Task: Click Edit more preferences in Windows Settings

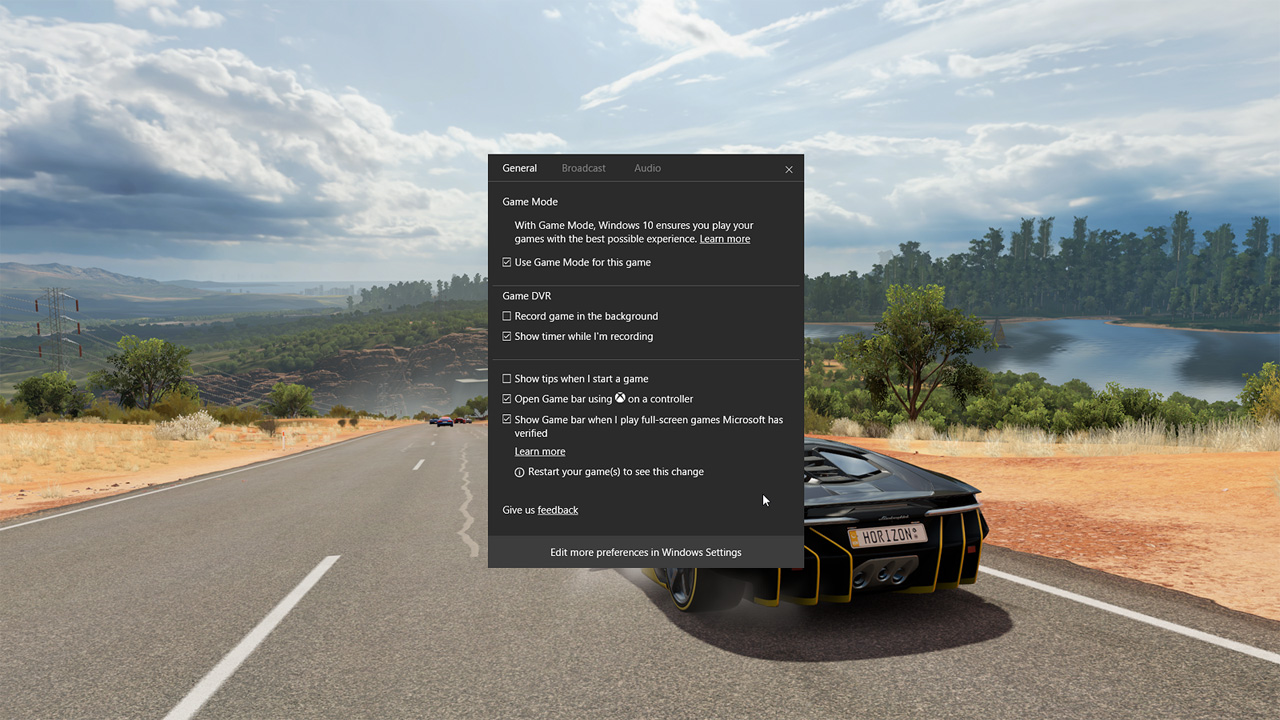Action: [x=645, y=552]
